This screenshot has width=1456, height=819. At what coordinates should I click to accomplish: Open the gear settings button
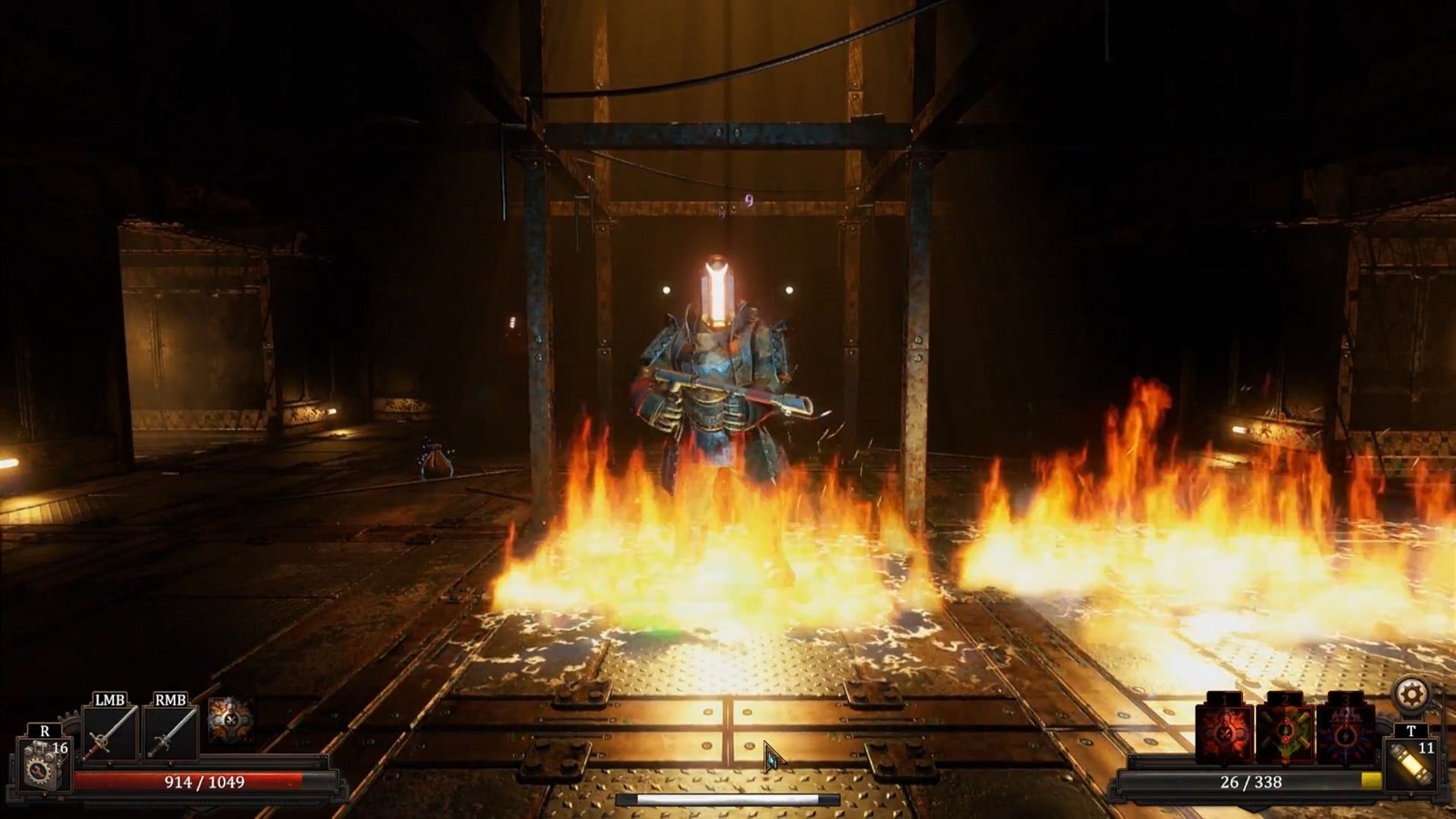point(1411,695)
